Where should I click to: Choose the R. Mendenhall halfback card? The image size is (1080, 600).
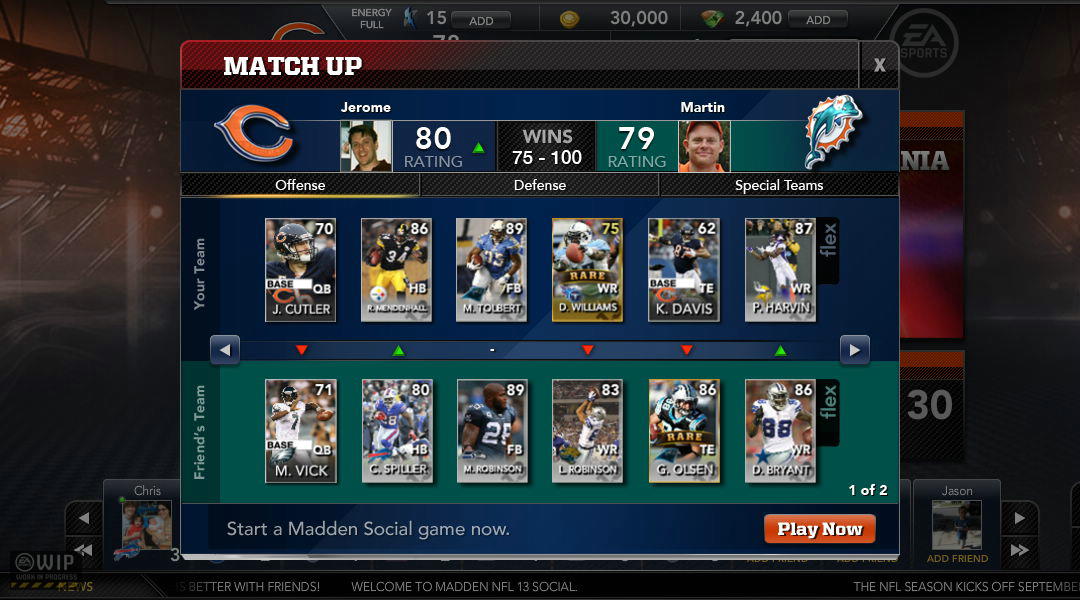pos(395,270)
